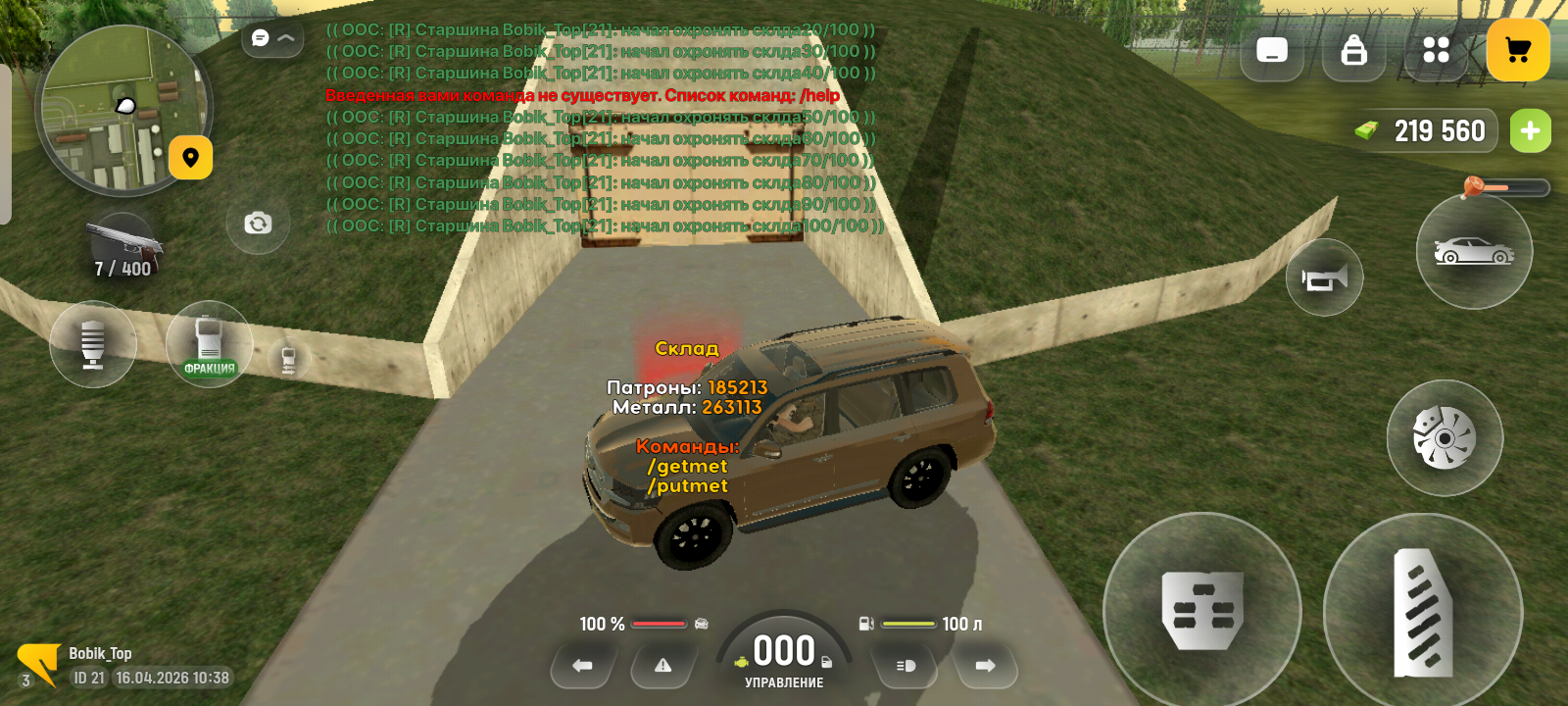Tap the small radio switch icon
The height and width of the screenshot is (706, 1568).
[x=288, y=359]
